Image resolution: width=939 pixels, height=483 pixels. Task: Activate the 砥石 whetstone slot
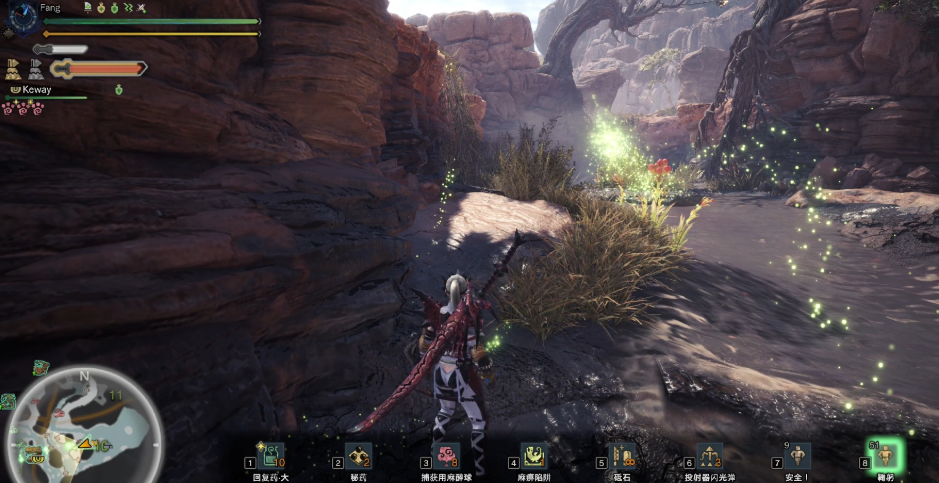point(622,456)
